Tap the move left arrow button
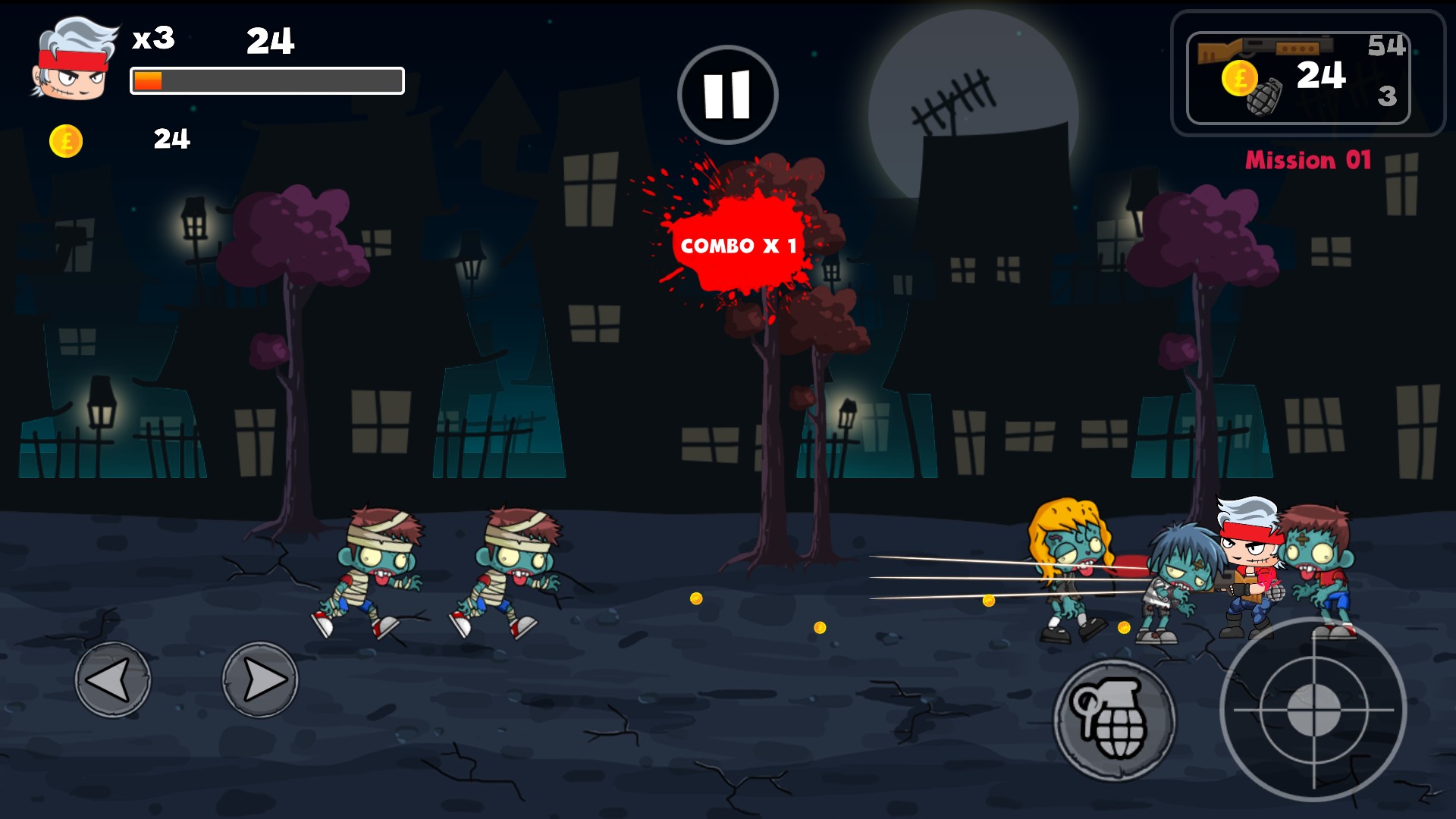 point(113,679)
